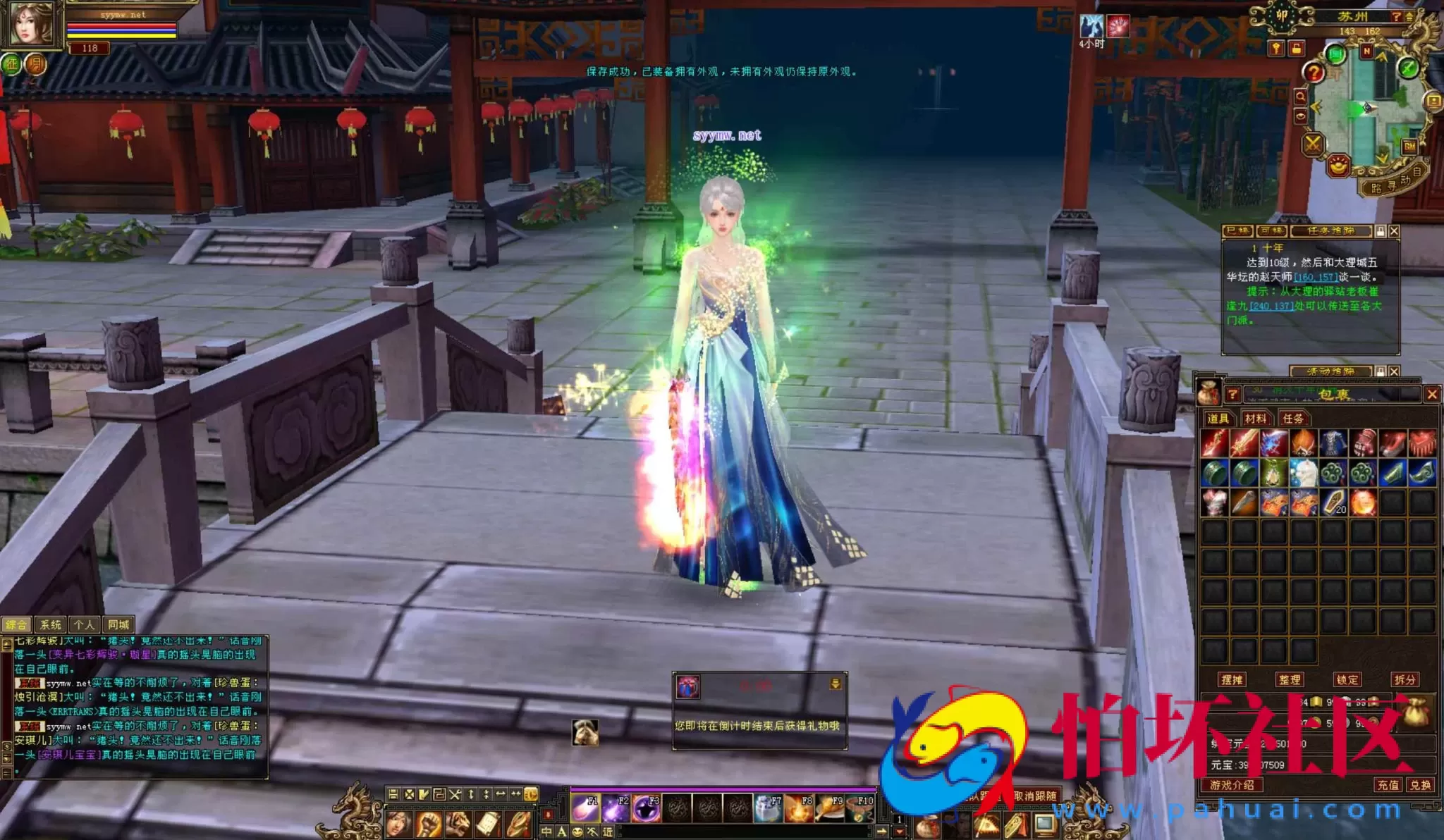Close the 任务追踪 quest tracker

[1394, 231]
